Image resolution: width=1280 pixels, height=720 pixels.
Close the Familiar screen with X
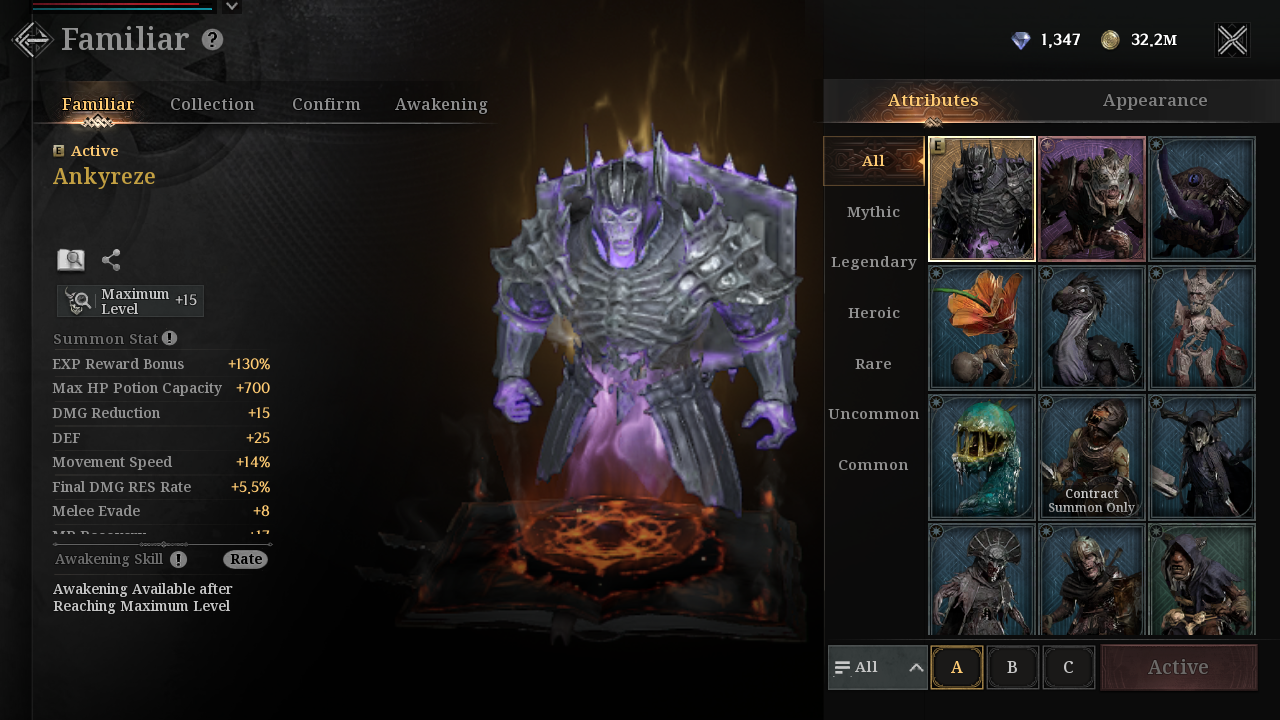click(1232, 40)
